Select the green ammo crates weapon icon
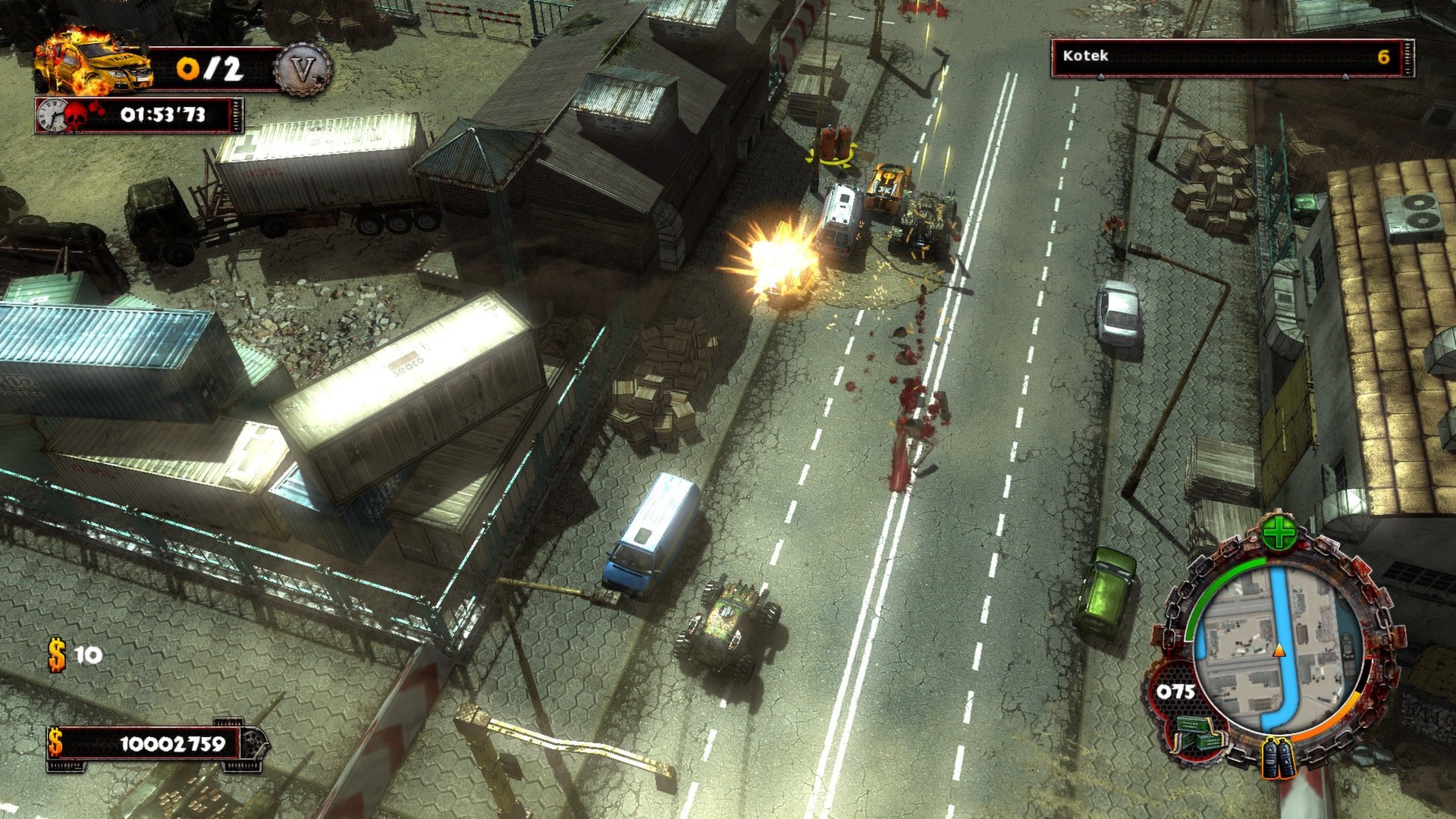 coord(1197,735)
